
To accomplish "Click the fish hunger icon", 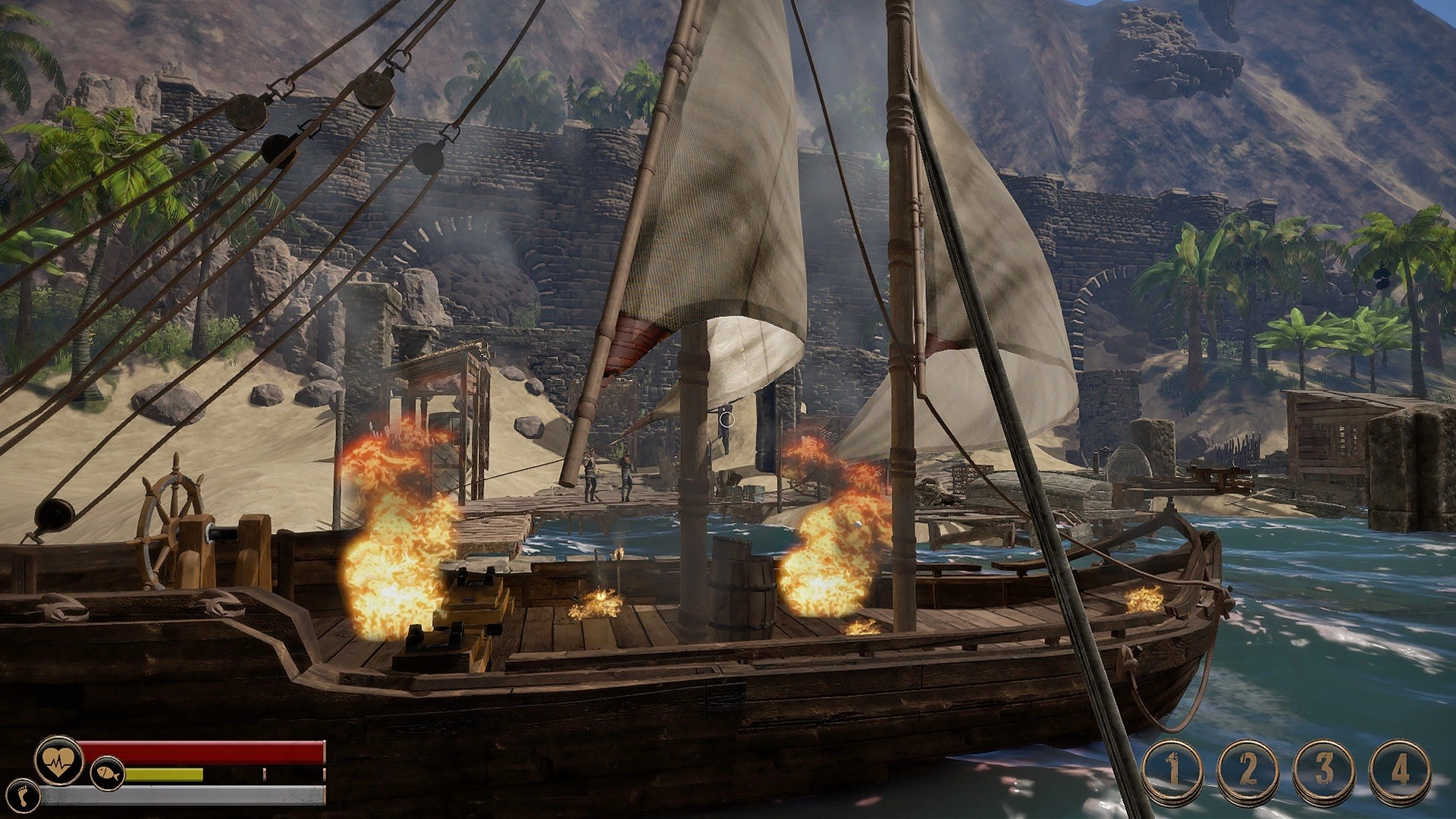I will coord(107,774).
